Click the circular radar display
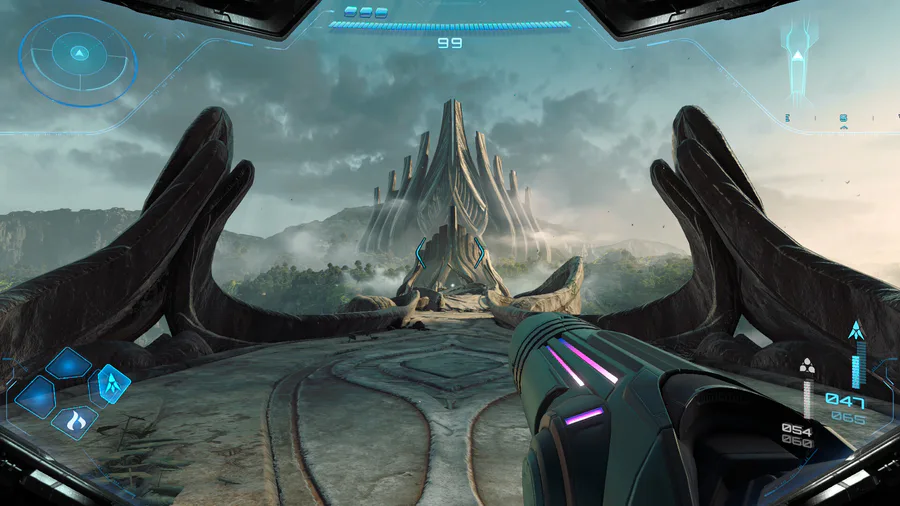Viewport: 900px width, 506px height. coord(78,59)
